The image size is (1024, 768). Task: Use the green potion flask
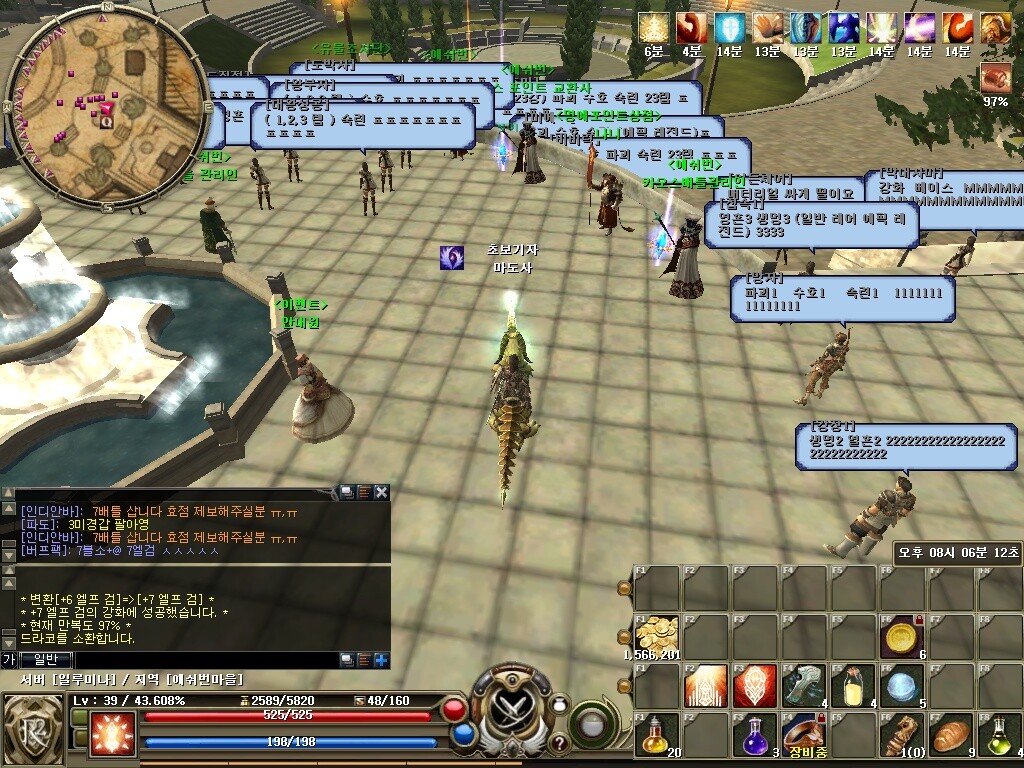(x=1000, y=733)
